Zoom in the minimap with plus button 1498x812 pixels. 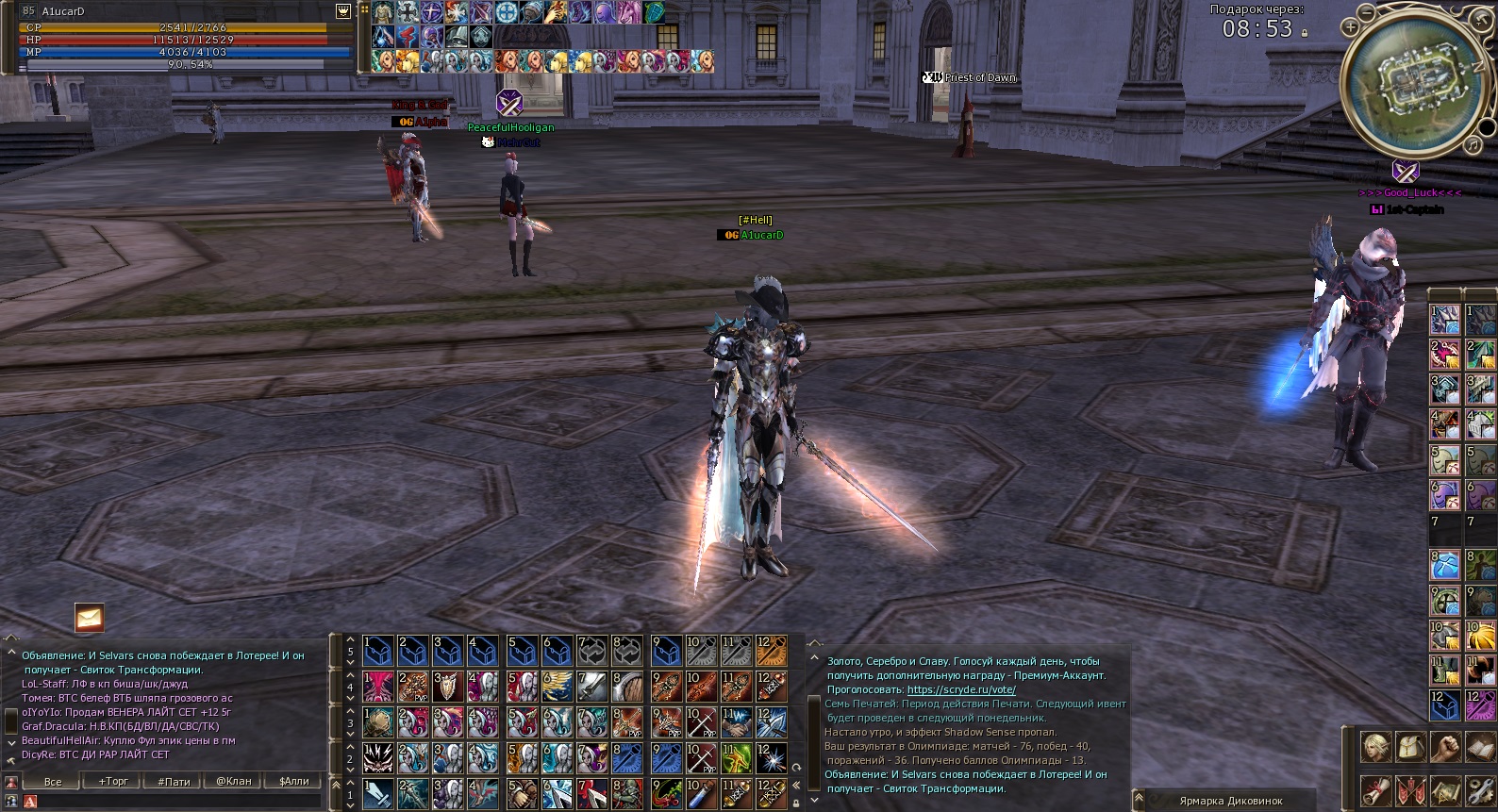[1351, 27]
